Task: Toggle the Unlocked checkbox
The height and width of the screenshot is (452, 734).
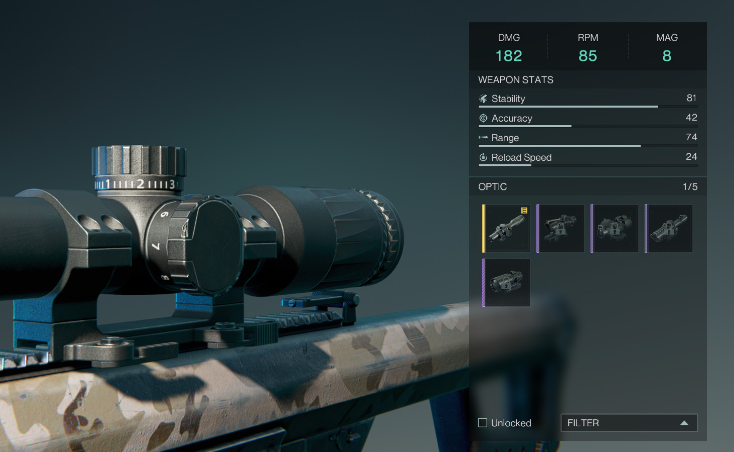Action: 483,423
